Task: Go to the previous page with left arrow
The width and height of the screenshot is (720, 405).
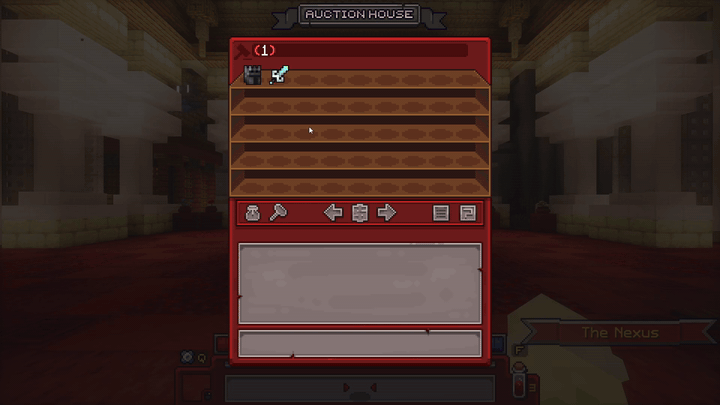Action: (x=334, y=213)
